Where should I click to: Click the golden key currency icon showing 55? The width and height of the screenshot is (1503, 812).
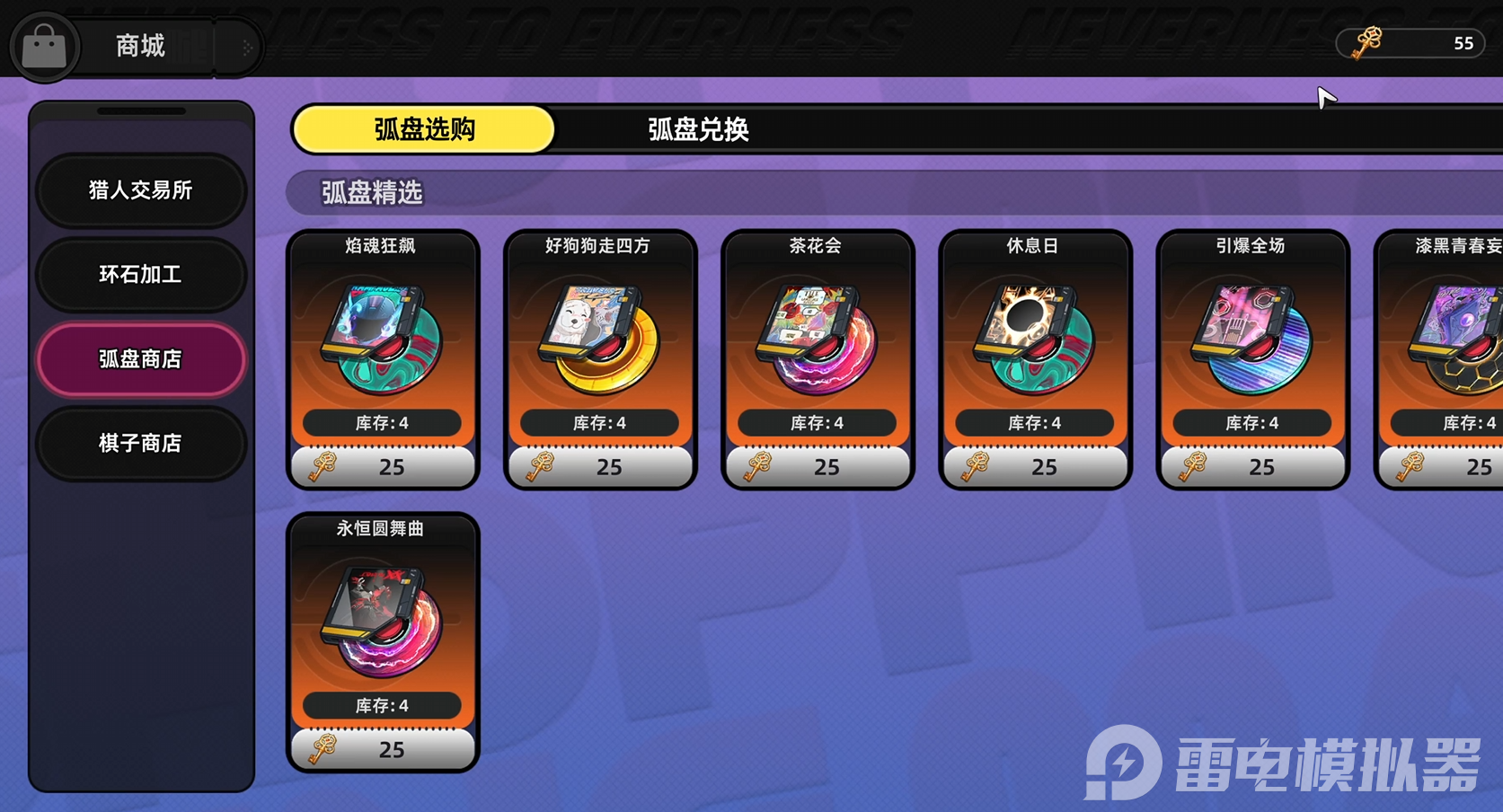(1366, 43)
